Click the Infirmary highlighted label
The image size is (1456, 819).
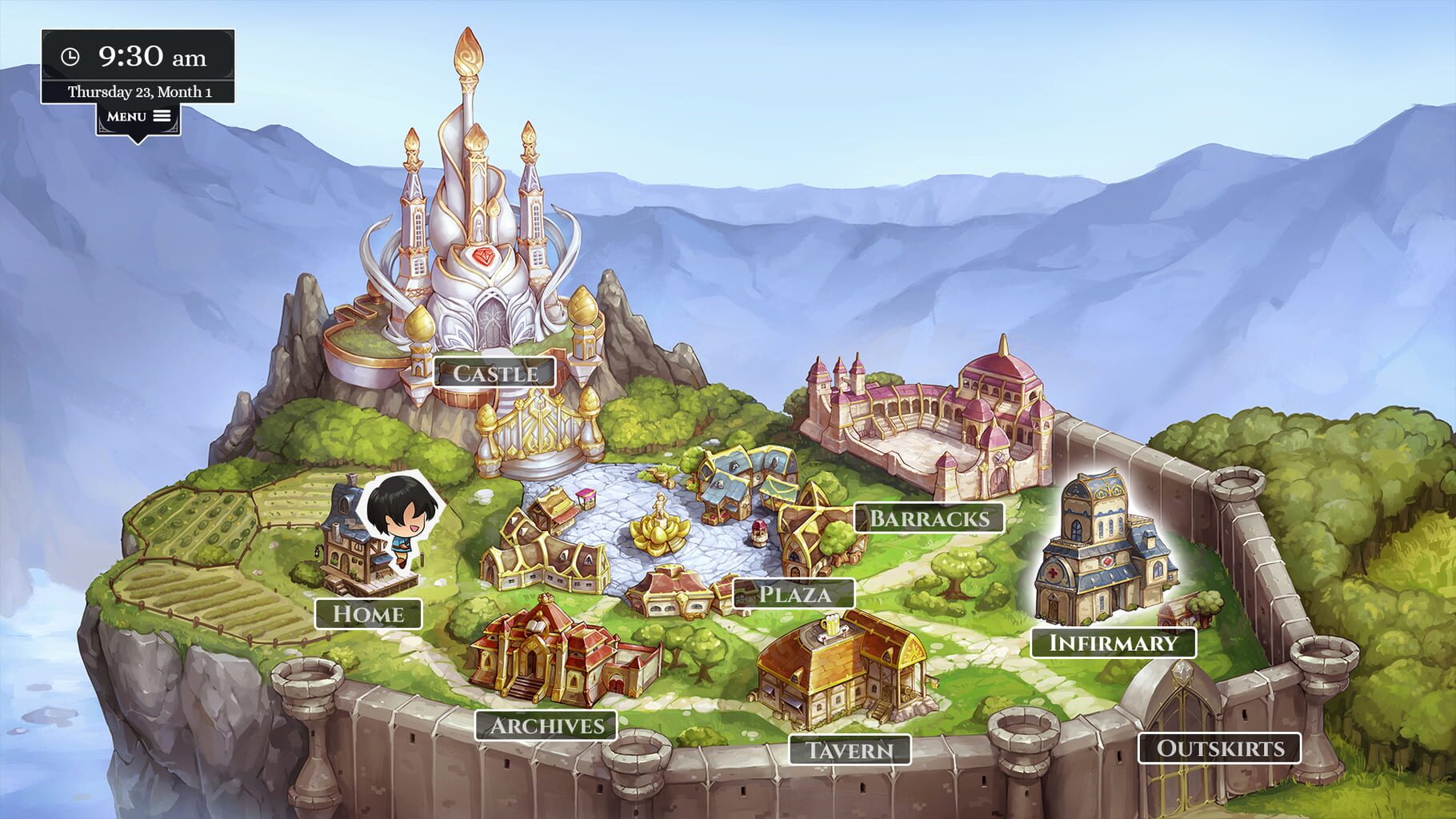tap(1112, 642)
